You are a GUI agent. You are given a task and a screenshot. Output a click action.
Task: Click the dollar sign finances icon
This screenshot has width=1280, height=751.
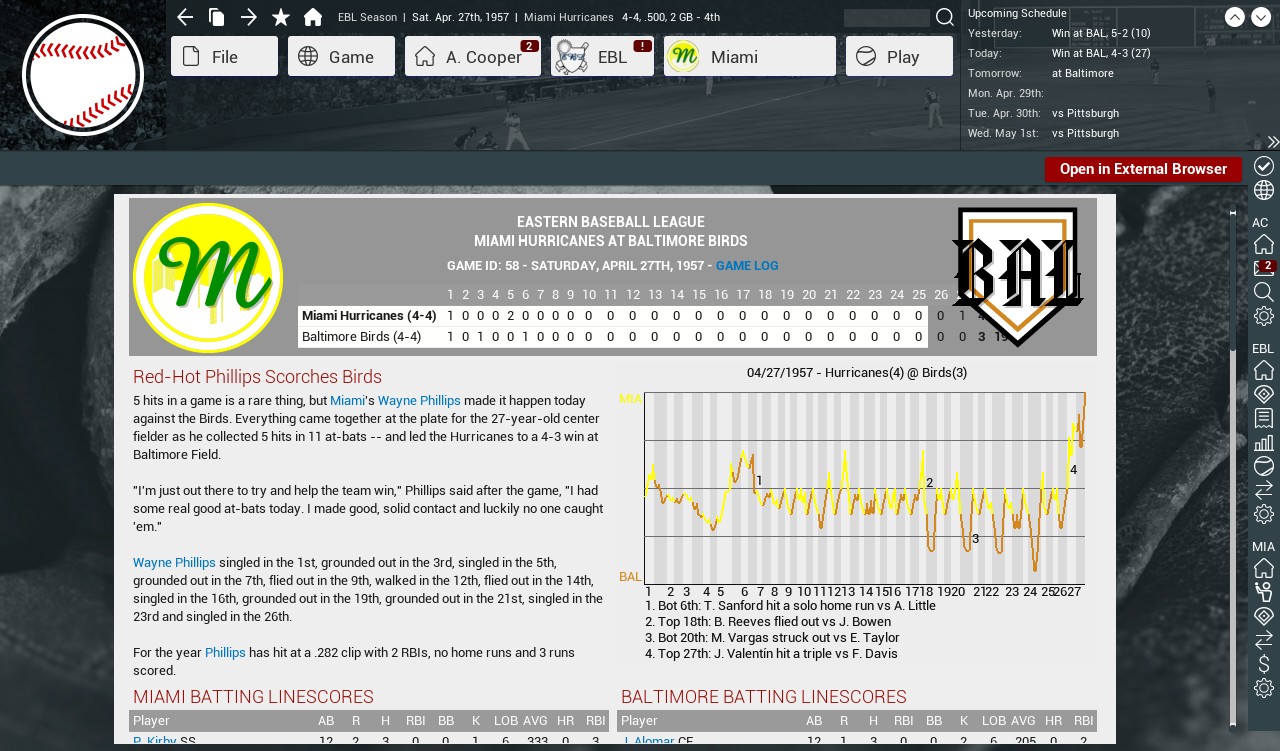point(1264,664)
